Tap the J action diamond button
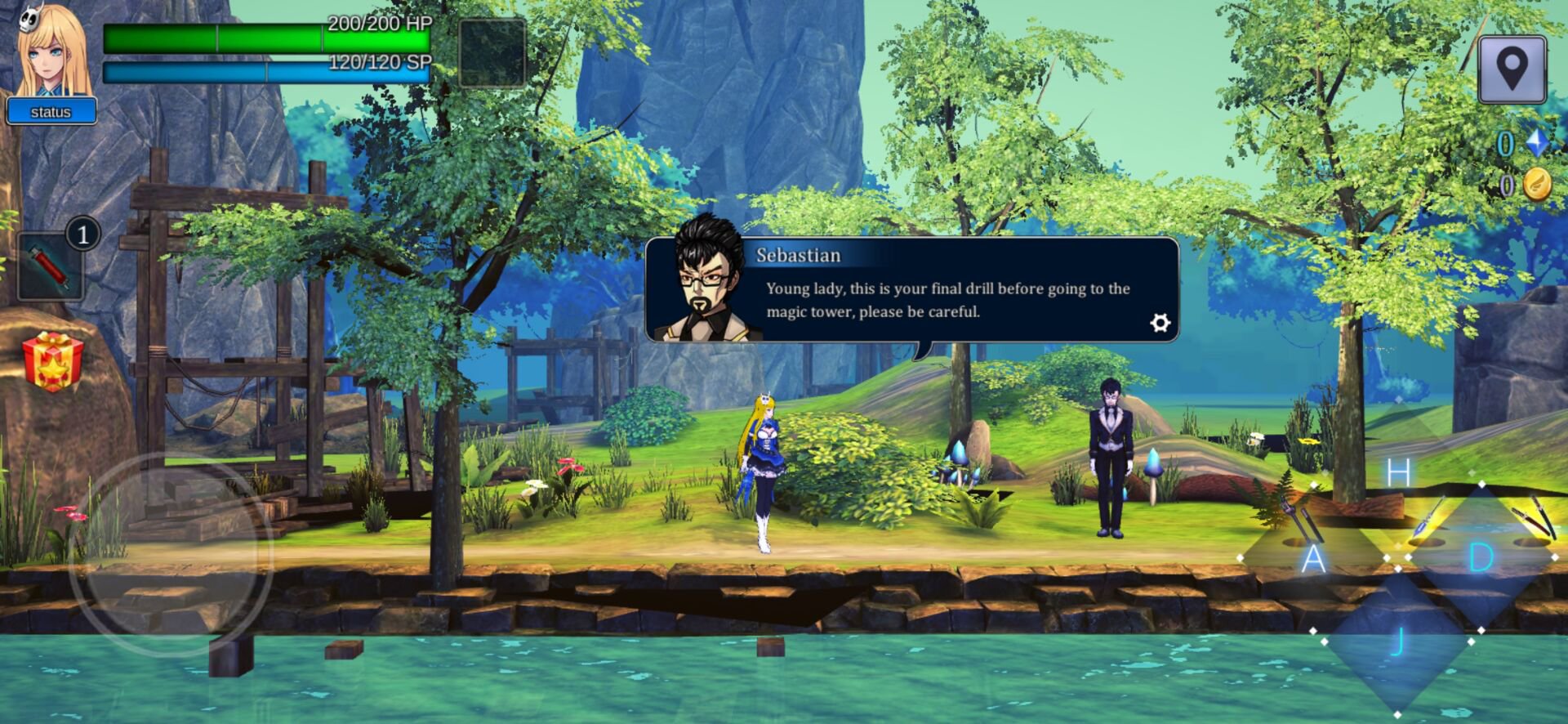Screen dimensions: 1568x724 (1396, 641)
